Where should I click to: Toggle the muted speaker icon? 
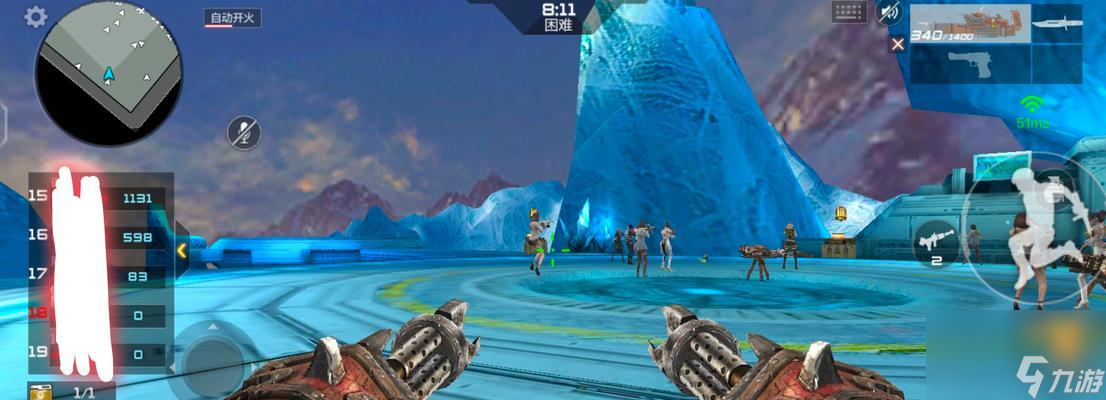click(887, 12)
